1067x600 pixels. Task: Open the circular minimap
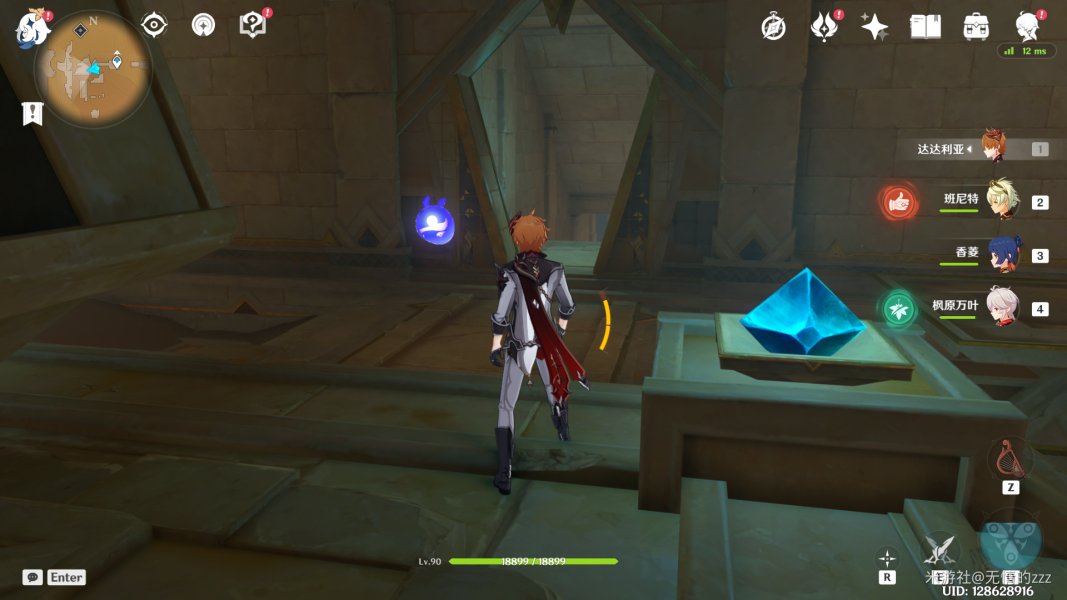[x=93, y=68]
